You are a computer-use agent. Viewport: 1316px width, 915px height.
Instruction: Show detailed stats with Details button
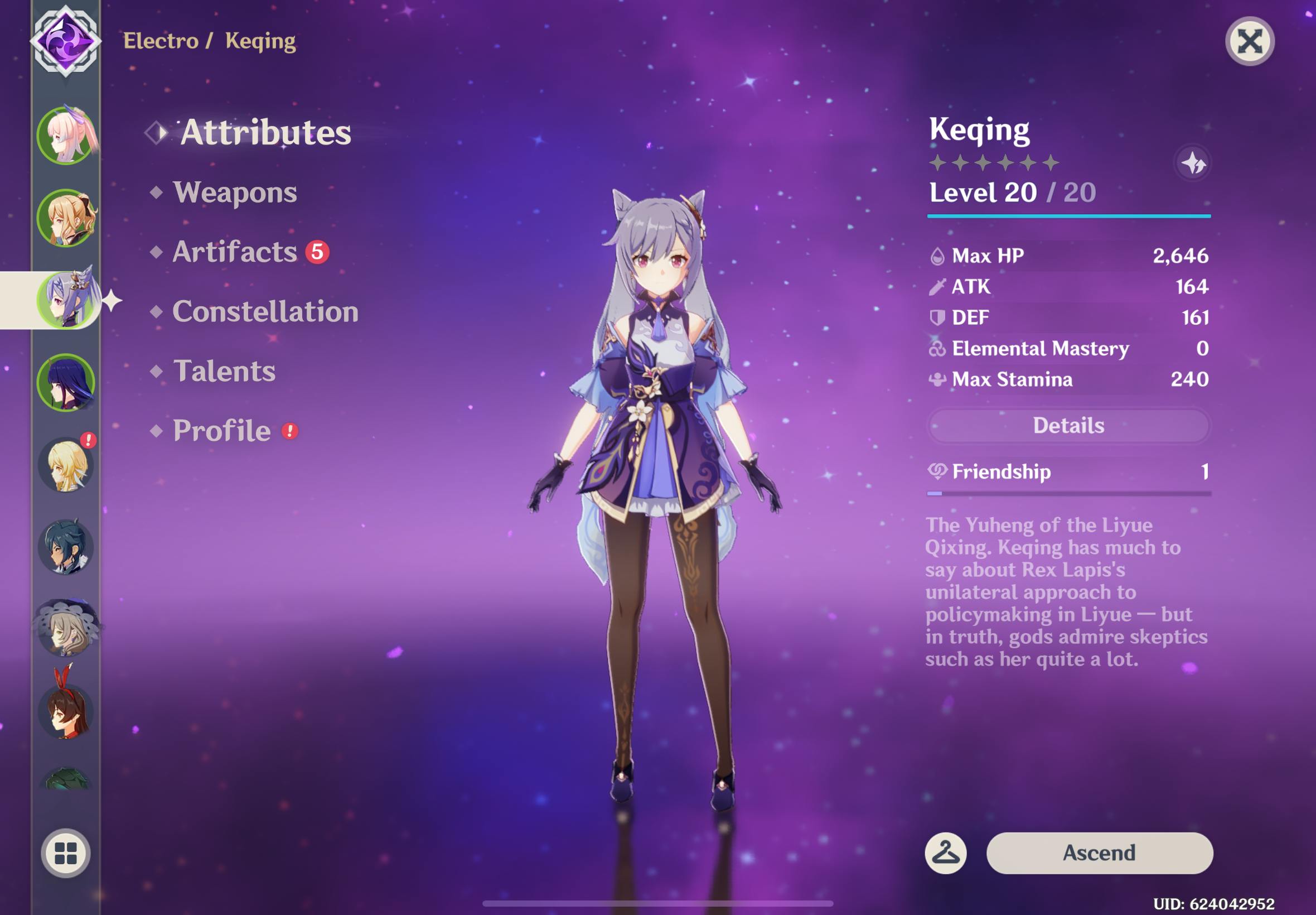(x=1068, y=425)
